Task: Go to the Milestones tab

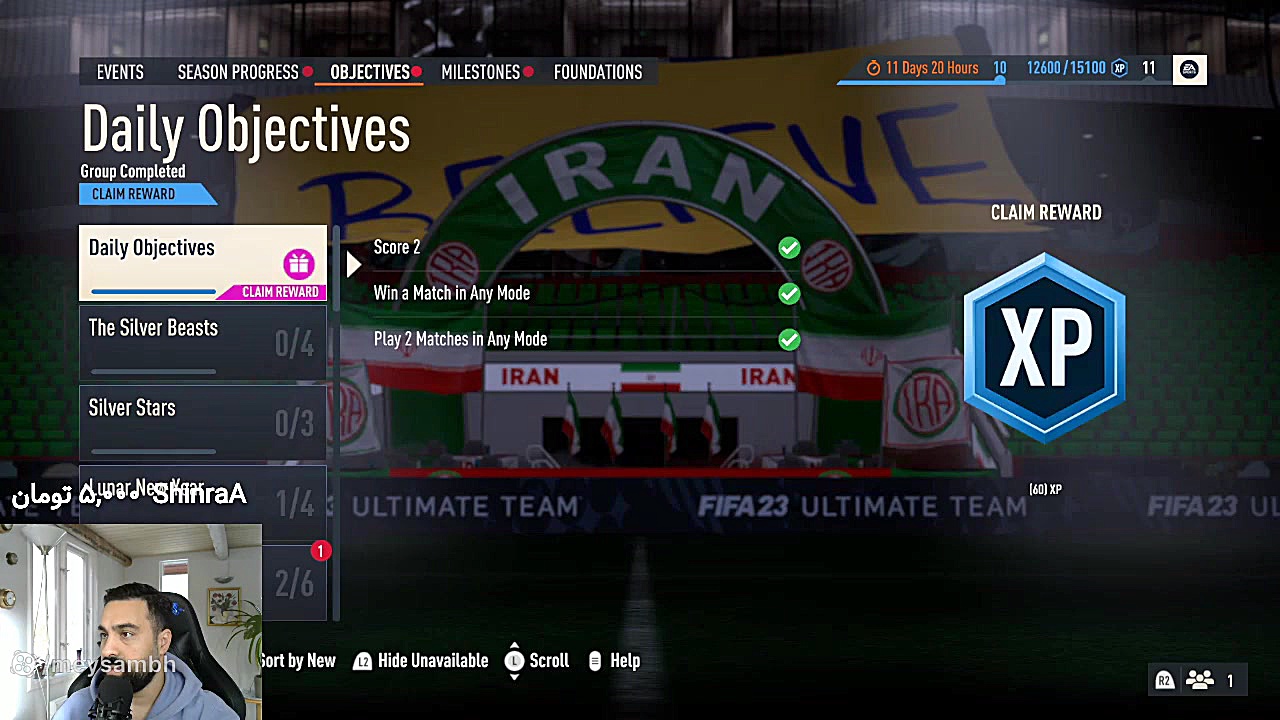Action: coord(480,72)
